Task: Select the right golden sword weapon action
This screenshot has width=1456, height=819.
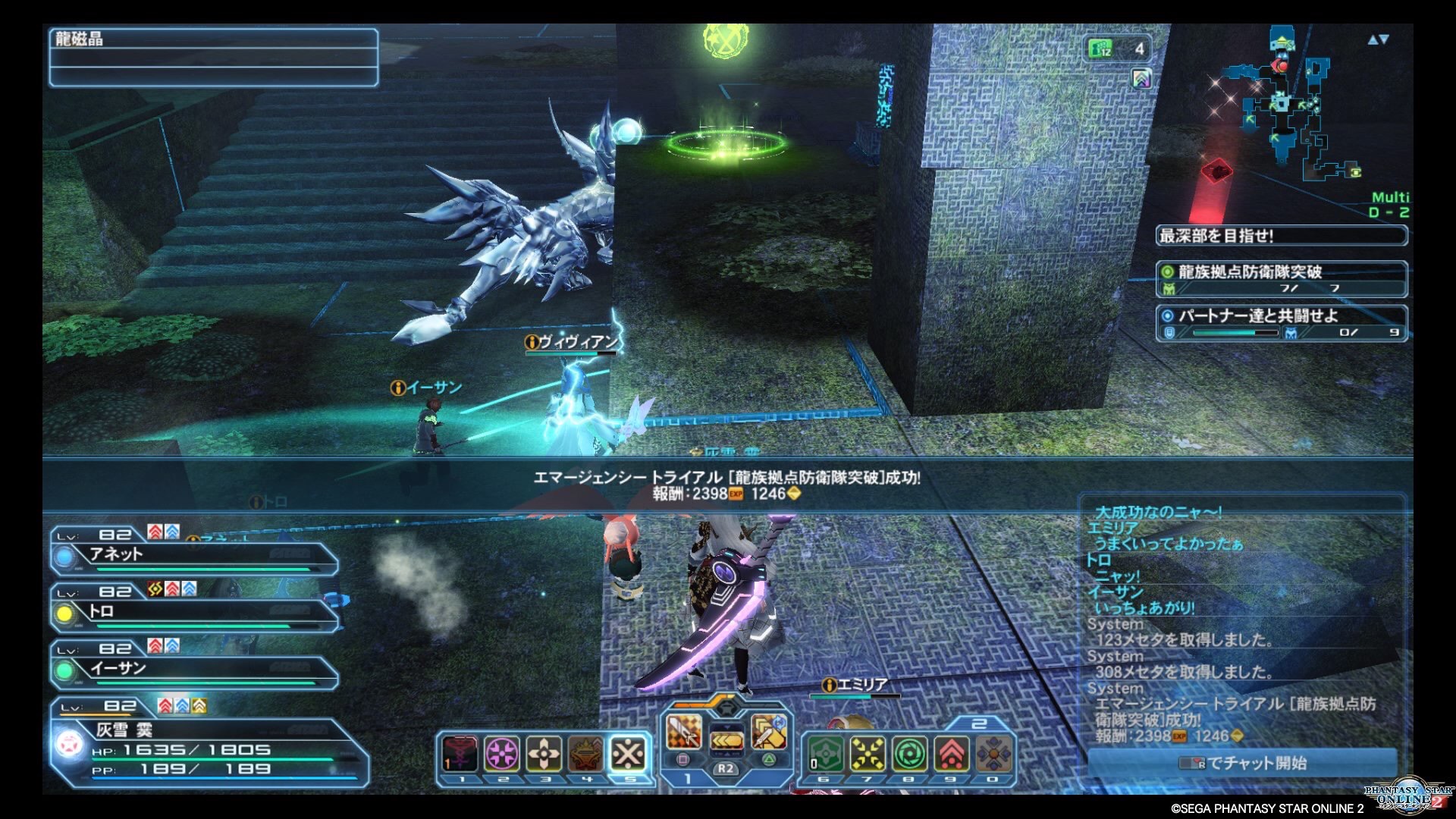Action: pos(768,732)
